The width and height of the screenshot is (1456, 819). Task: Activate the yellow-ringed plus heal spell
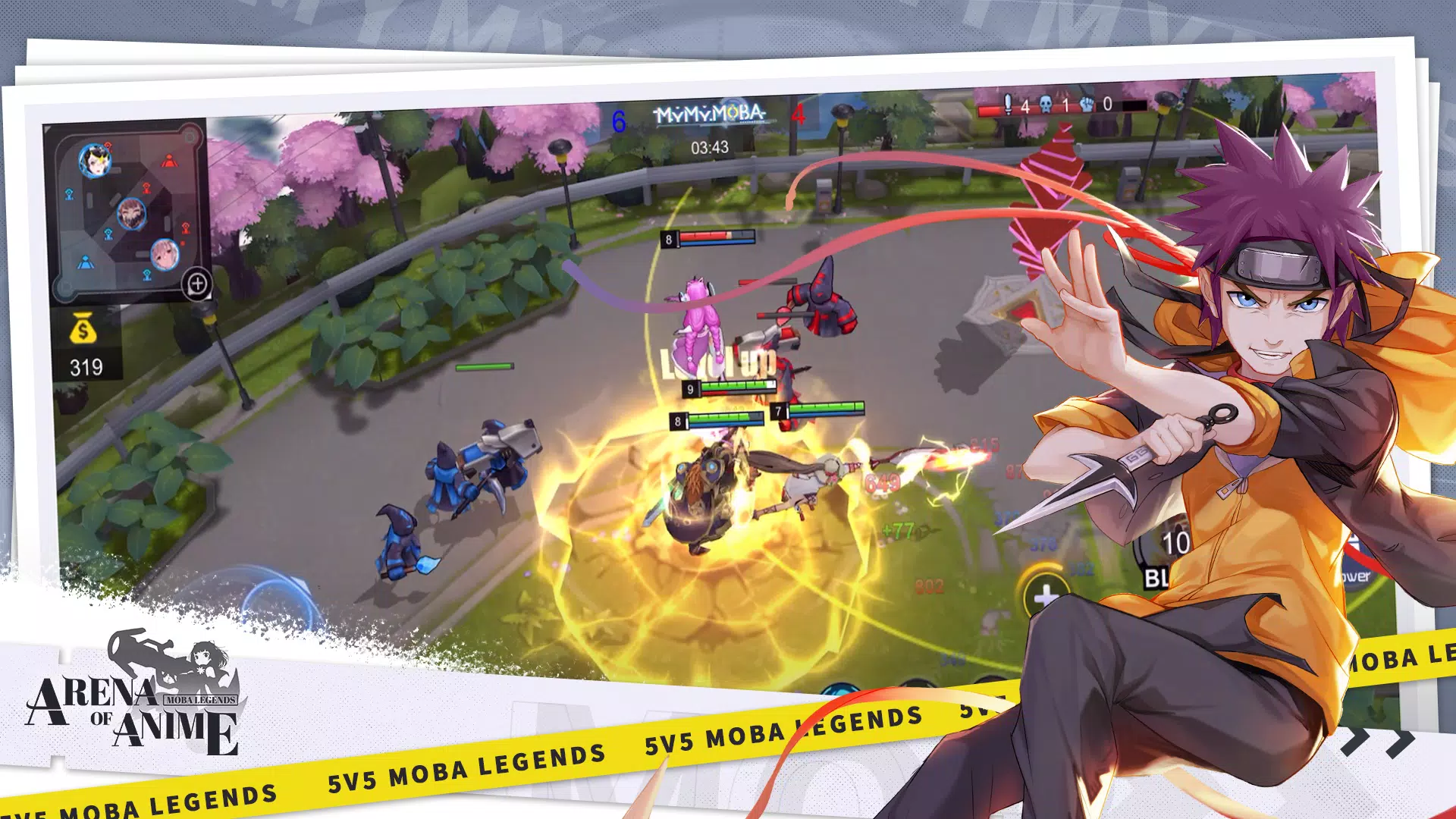[x=1046, y=595]
